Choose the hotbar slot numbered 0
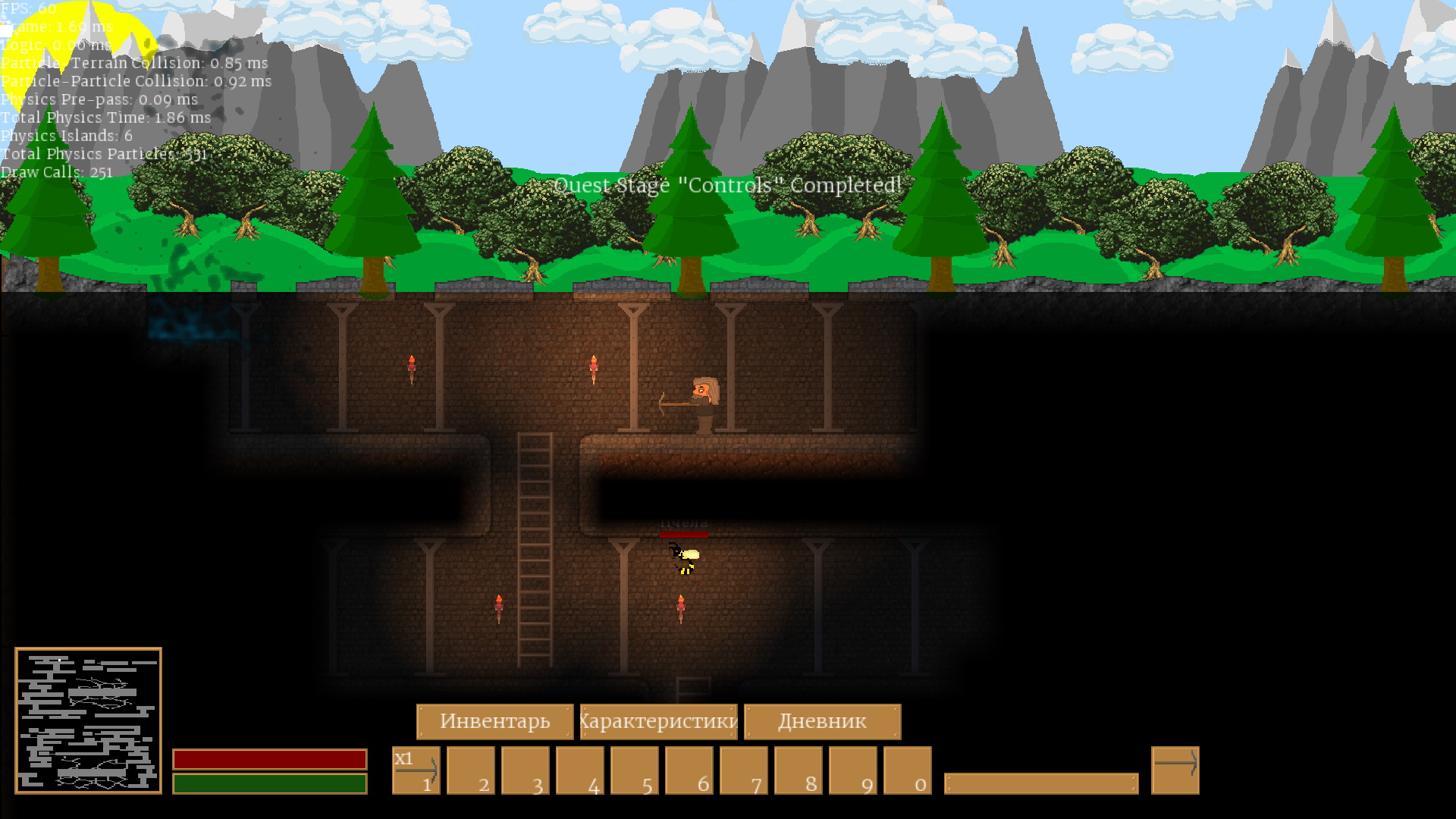 [x=907, y=770]
